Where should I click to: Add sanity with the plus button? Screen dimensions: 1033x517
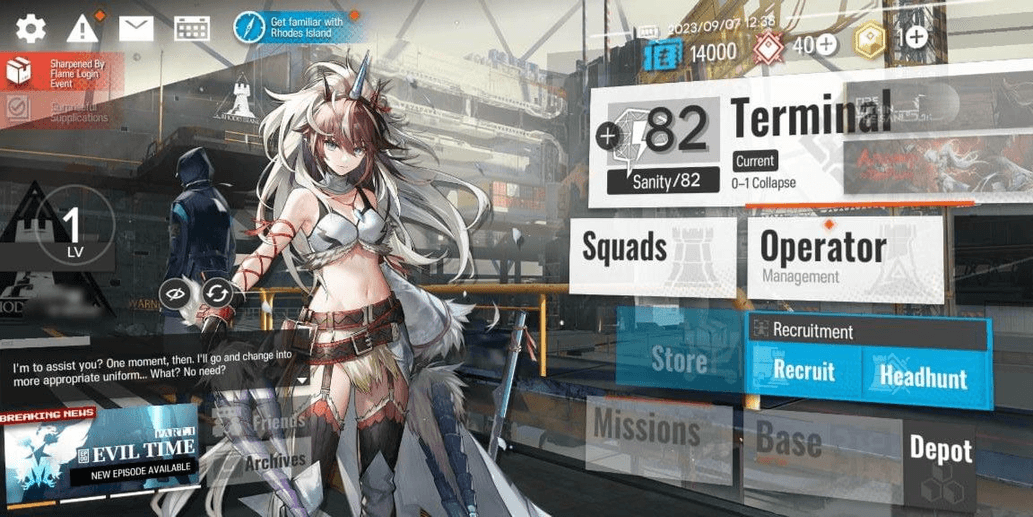[608, 135]
